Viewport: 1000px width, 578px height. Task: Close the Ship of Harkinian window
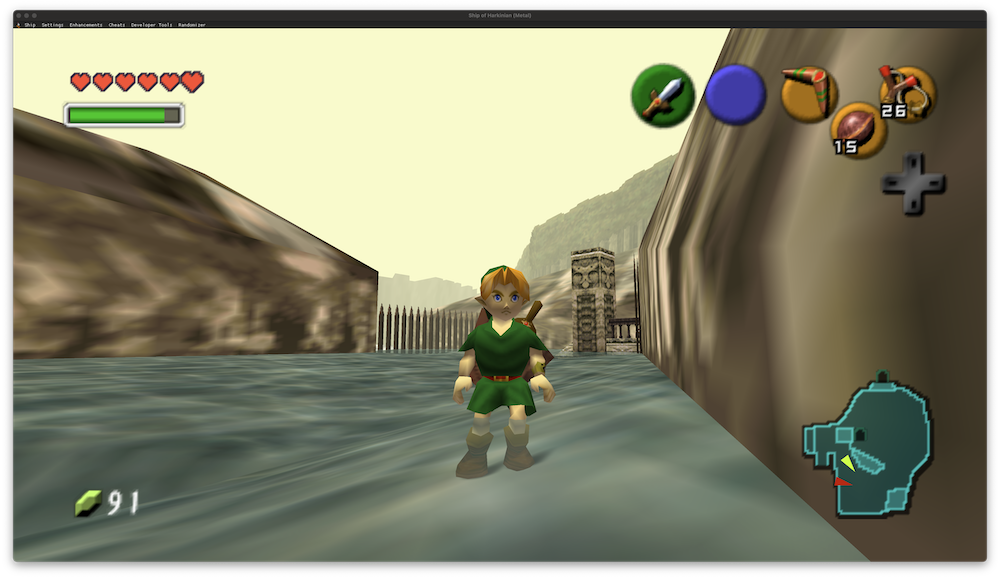pos(20,16)
